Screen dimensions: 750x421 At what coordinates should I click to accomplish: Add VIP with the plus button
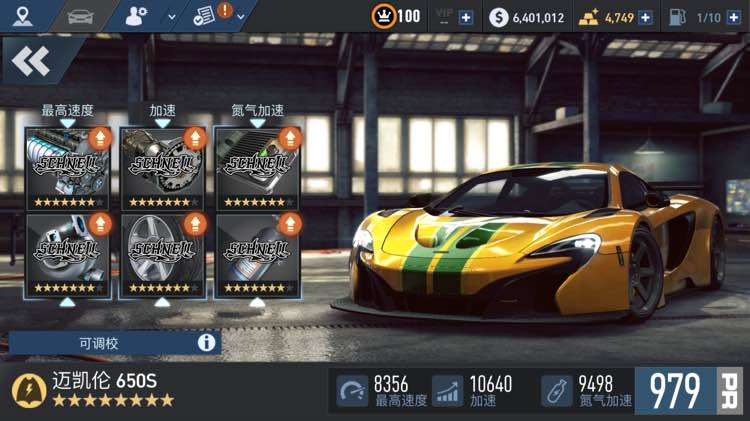click(x=466, y=17)
